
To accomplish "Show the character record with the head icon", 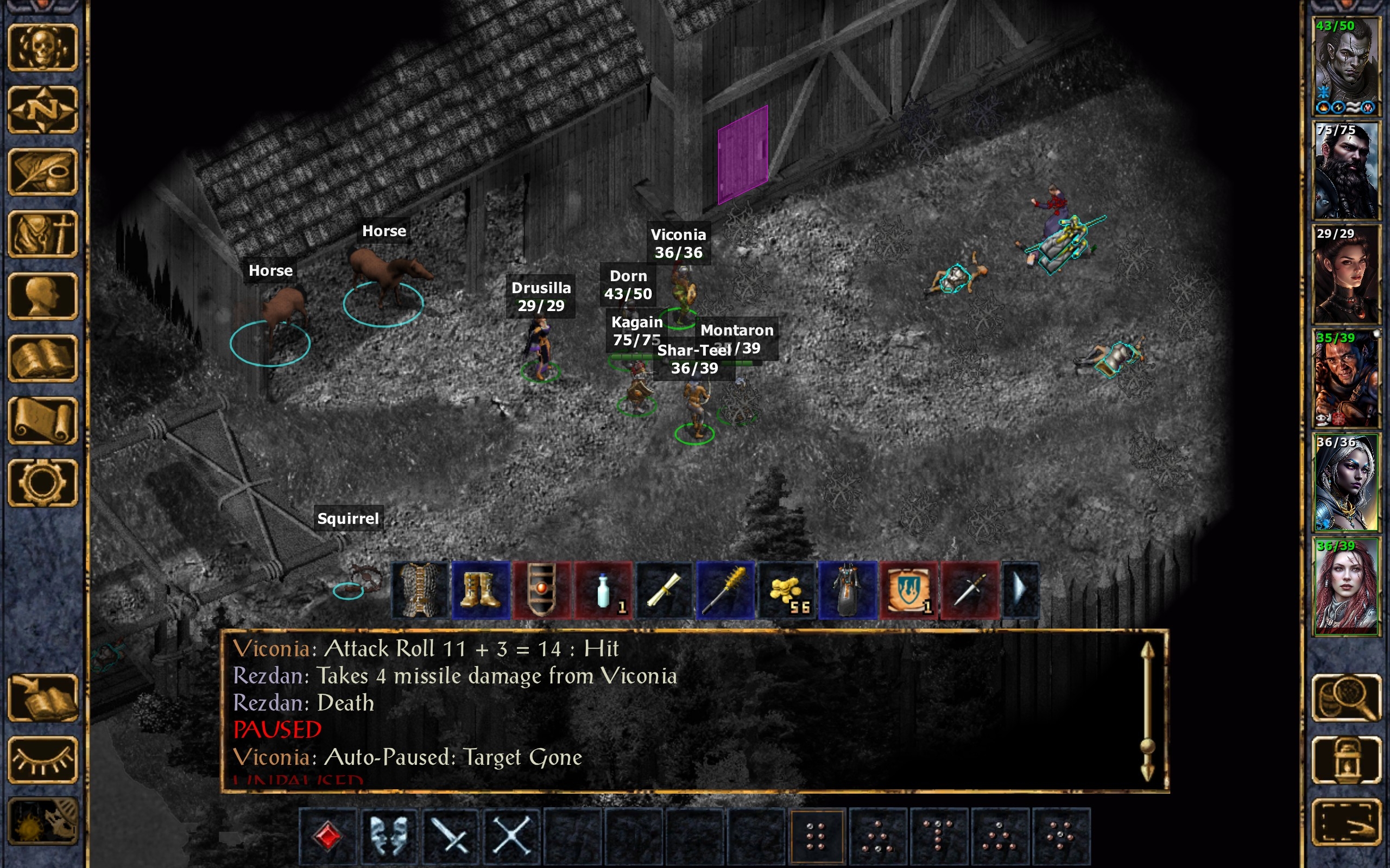I will click(43, 296).
